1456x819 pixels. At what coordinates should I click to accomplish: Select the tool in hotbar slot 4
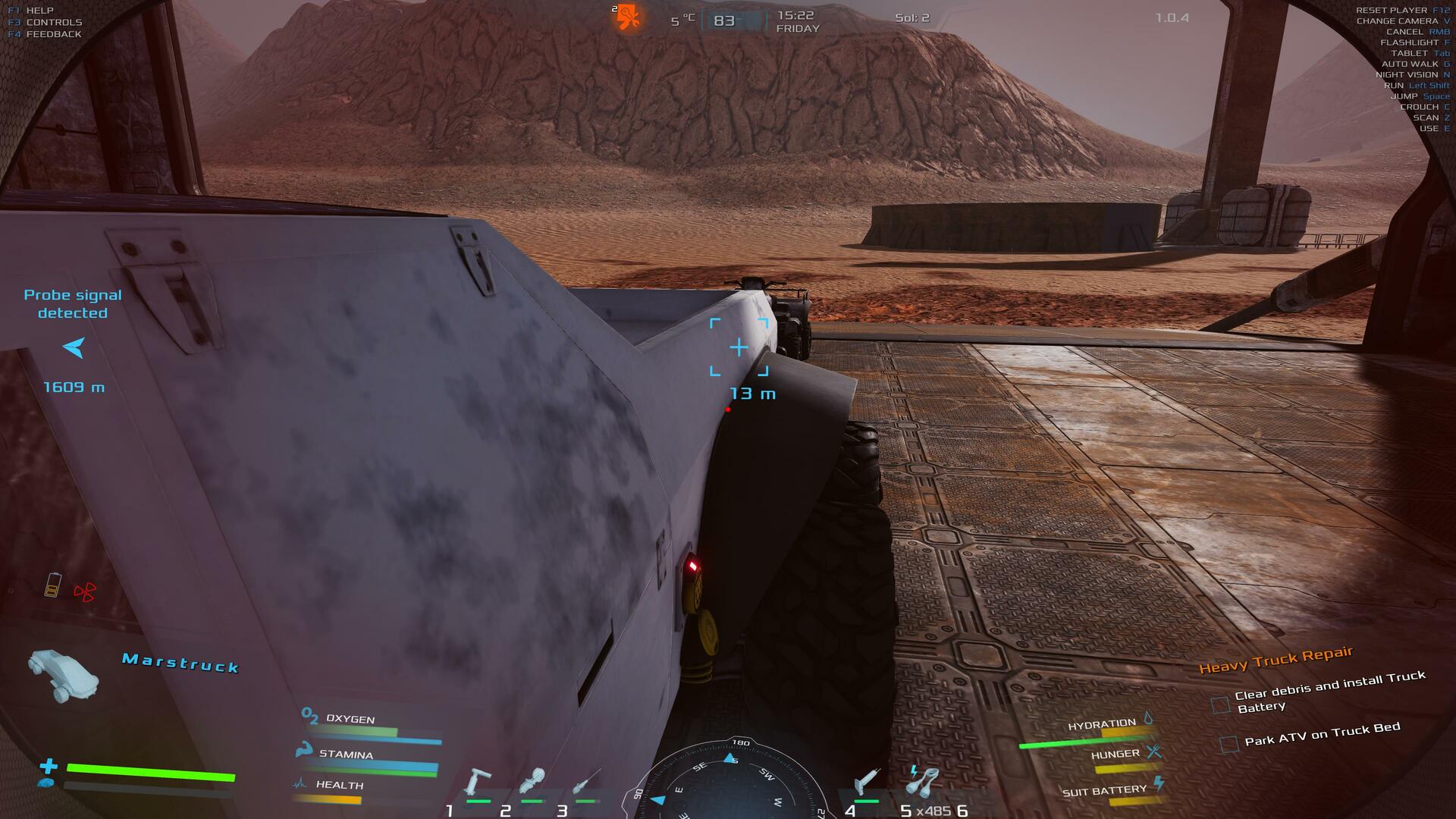tap(866, 781)
